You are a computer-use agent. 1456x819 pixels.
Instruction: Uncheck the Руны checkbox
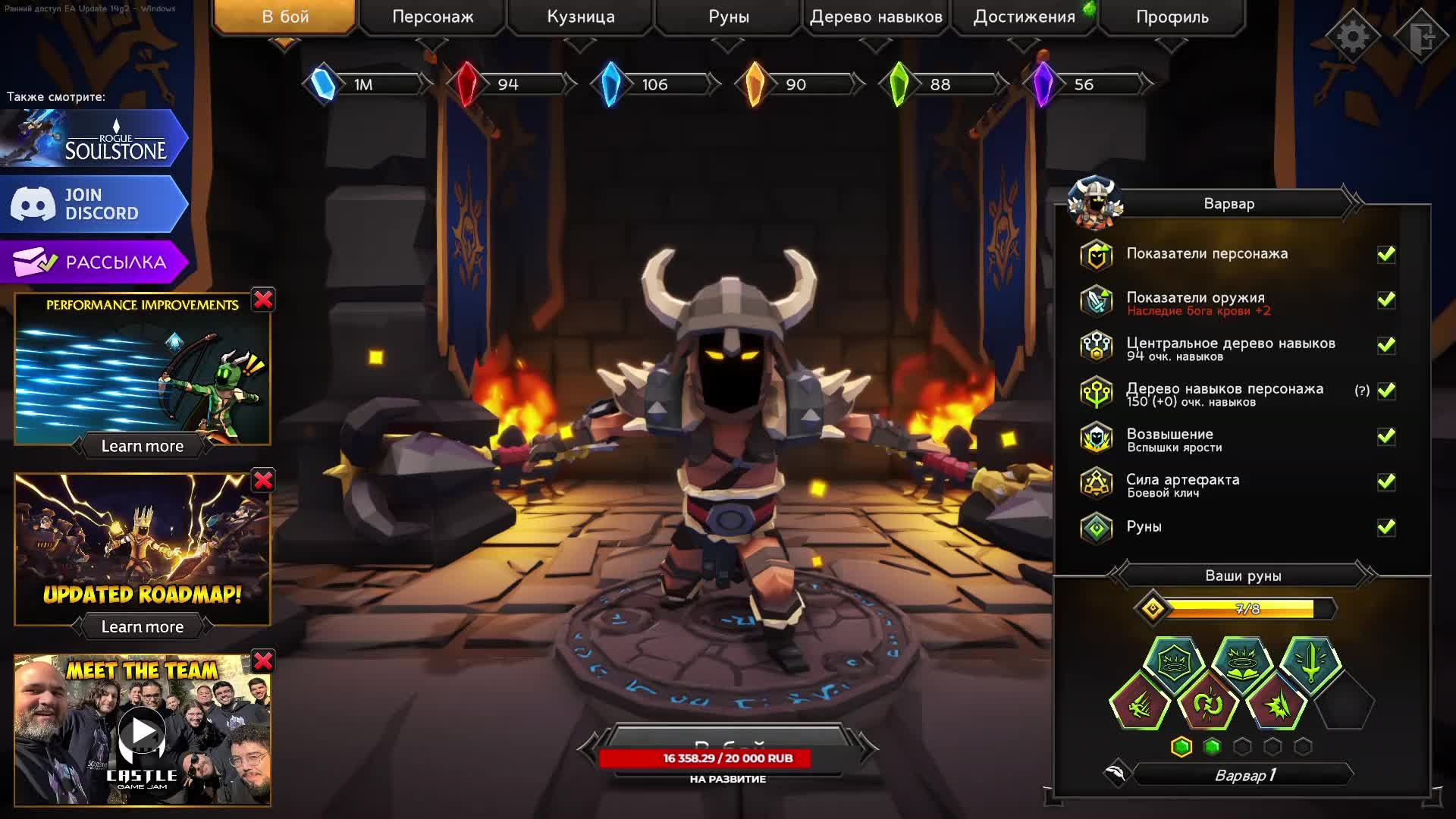tap(1386, 527)
